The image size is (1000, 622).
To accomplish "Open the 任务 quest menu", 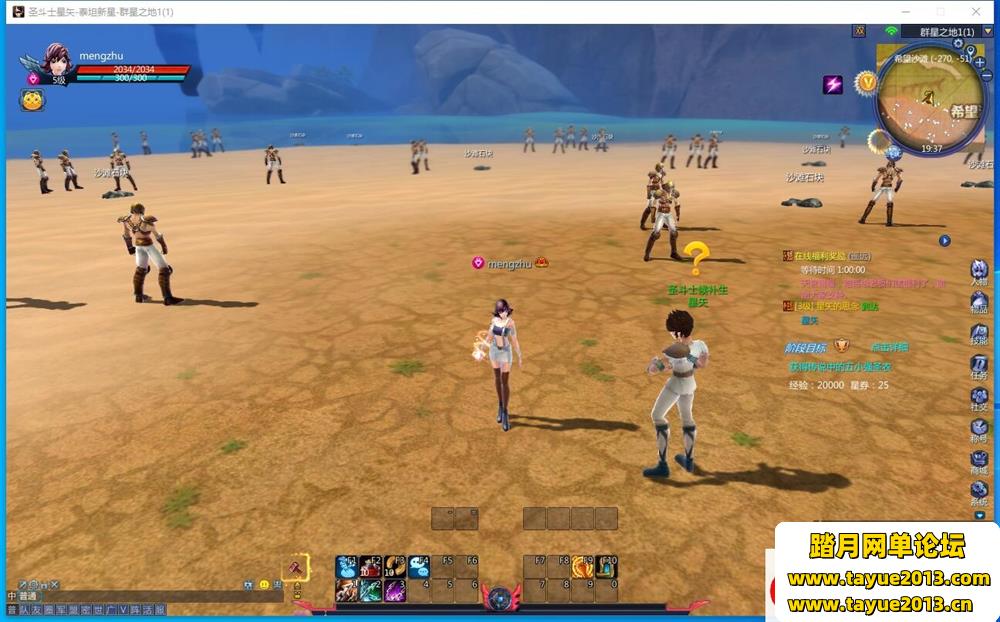I will [x=979, y=367].
